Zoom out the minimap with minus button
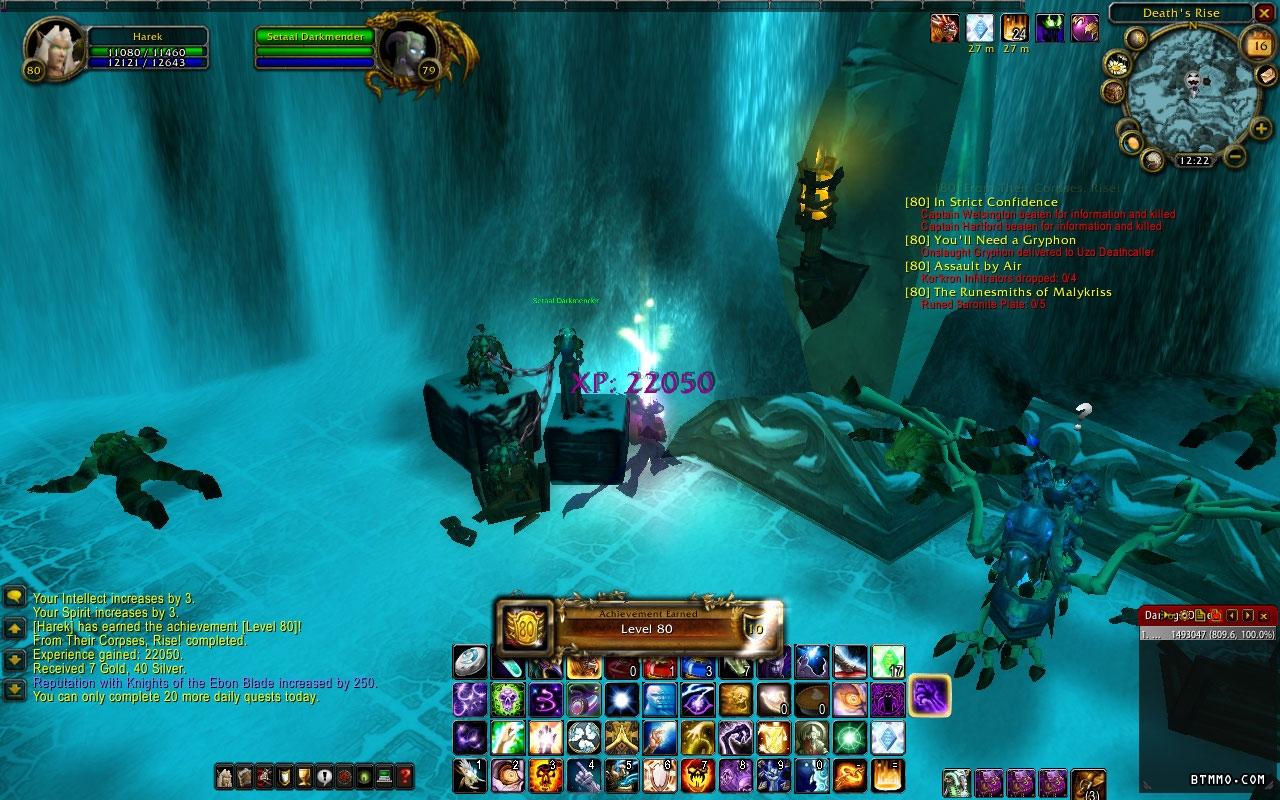The image size is (1280, 800). [x=1235, y=156]
